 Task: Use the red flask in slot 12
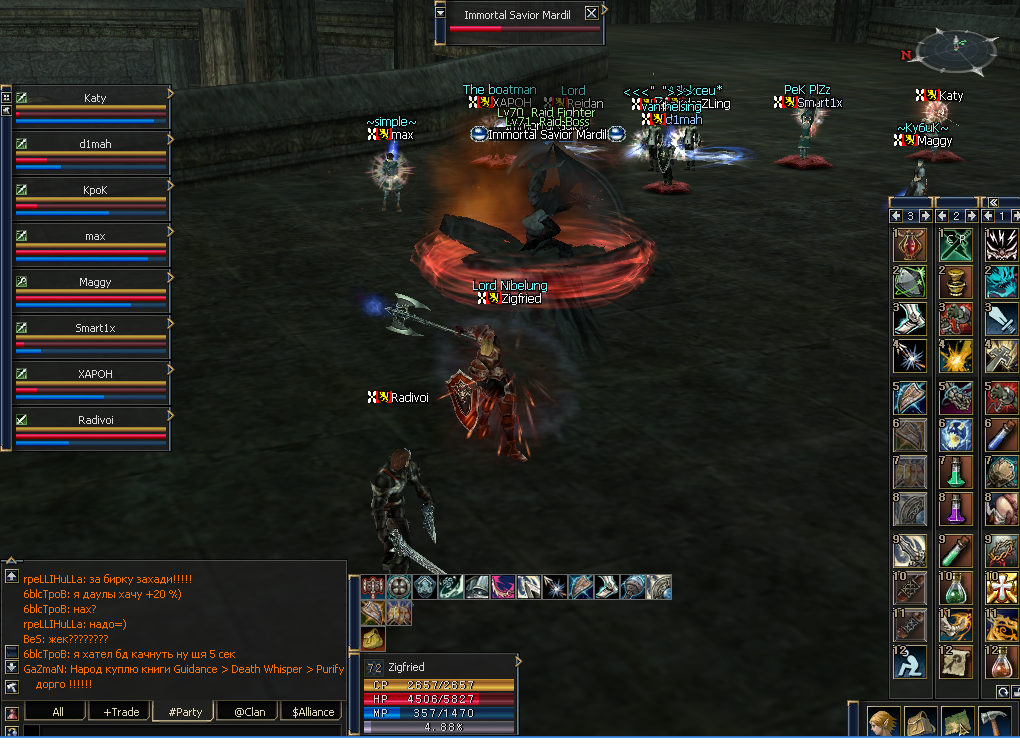click(1002, 661)
